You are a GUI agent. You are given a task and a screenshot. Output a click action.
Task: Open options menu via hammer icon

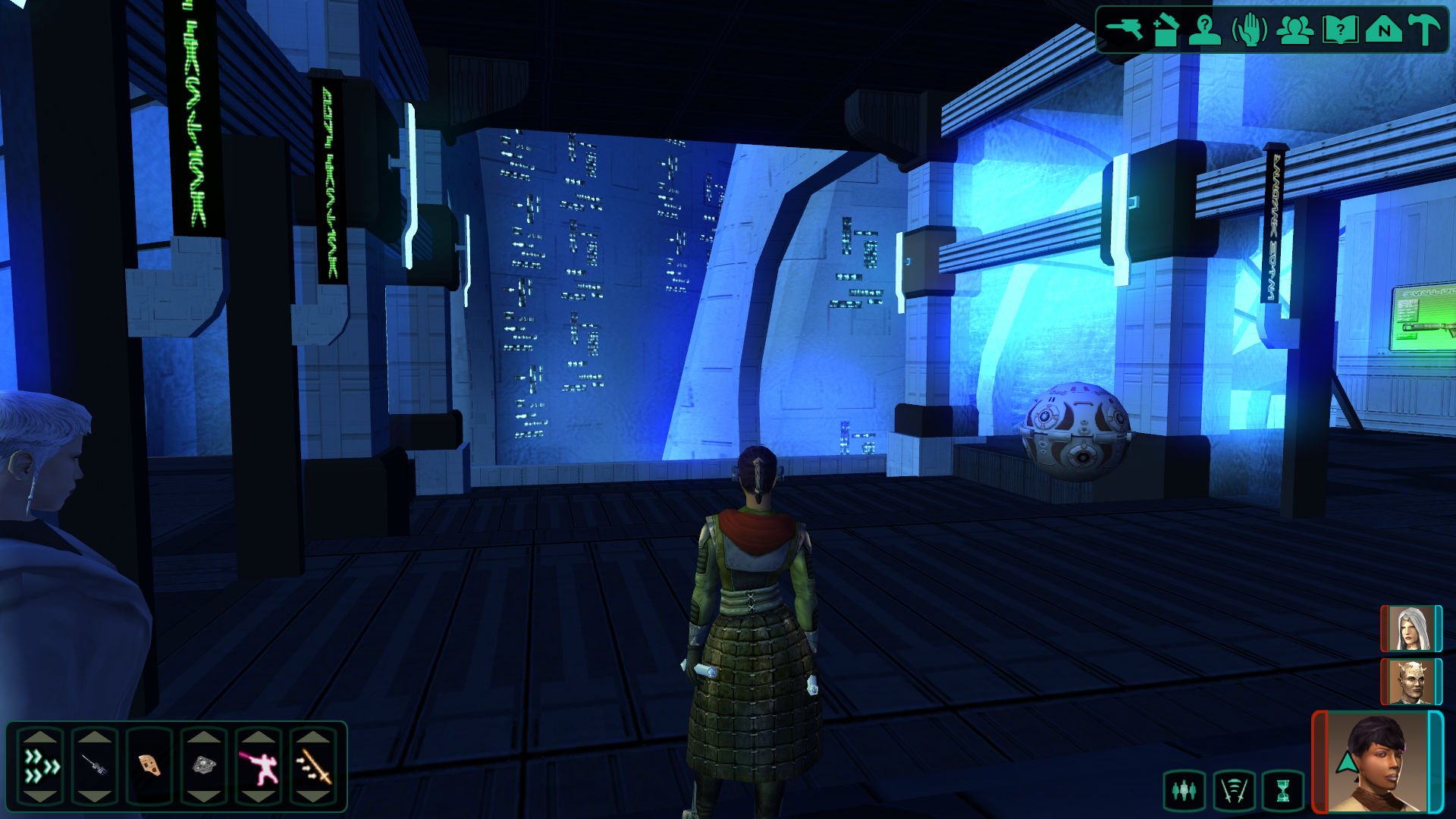pos(1424,31)
